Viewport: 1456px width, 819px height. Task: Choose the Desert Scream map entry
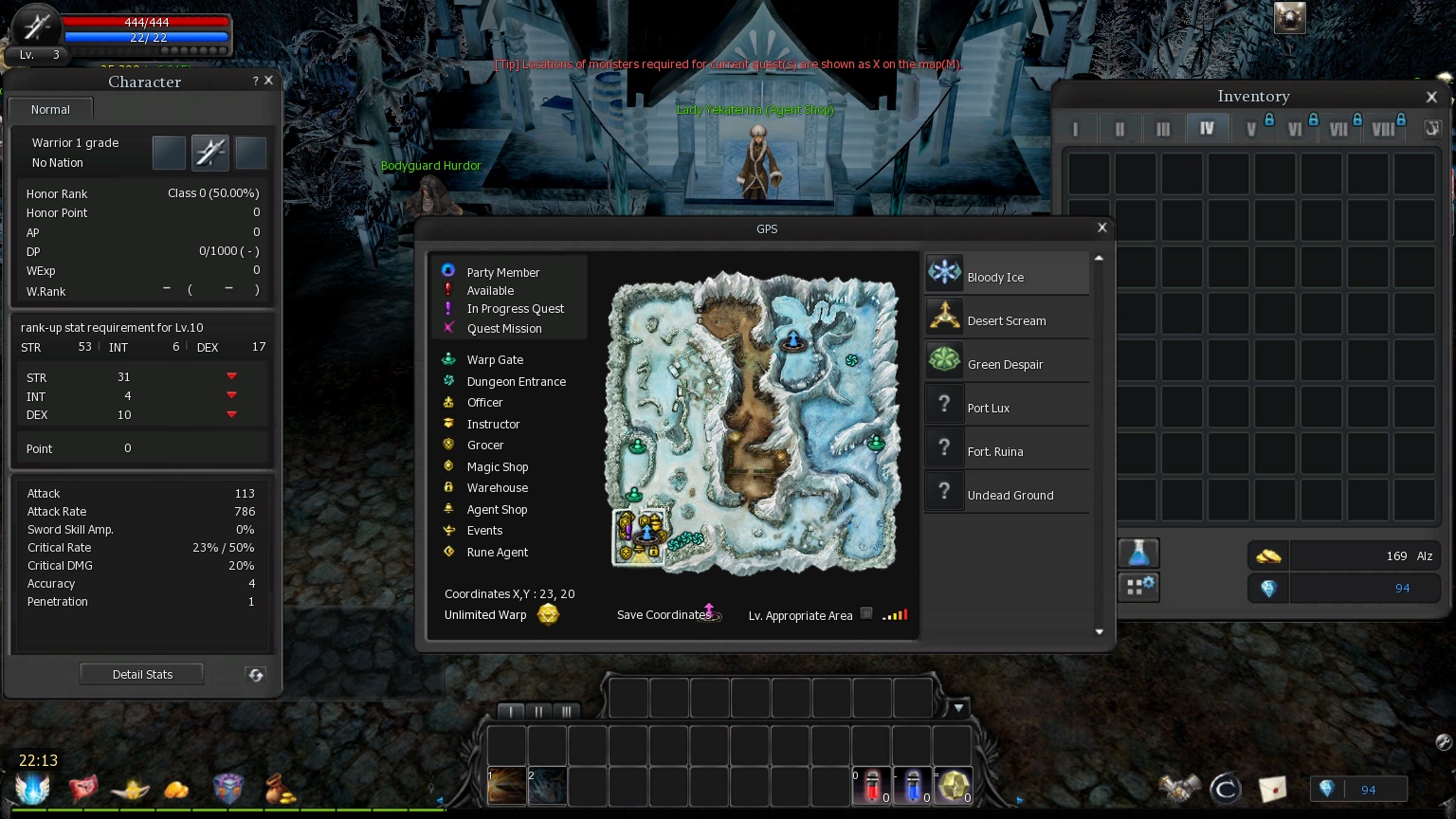[x=1007, y=318]
